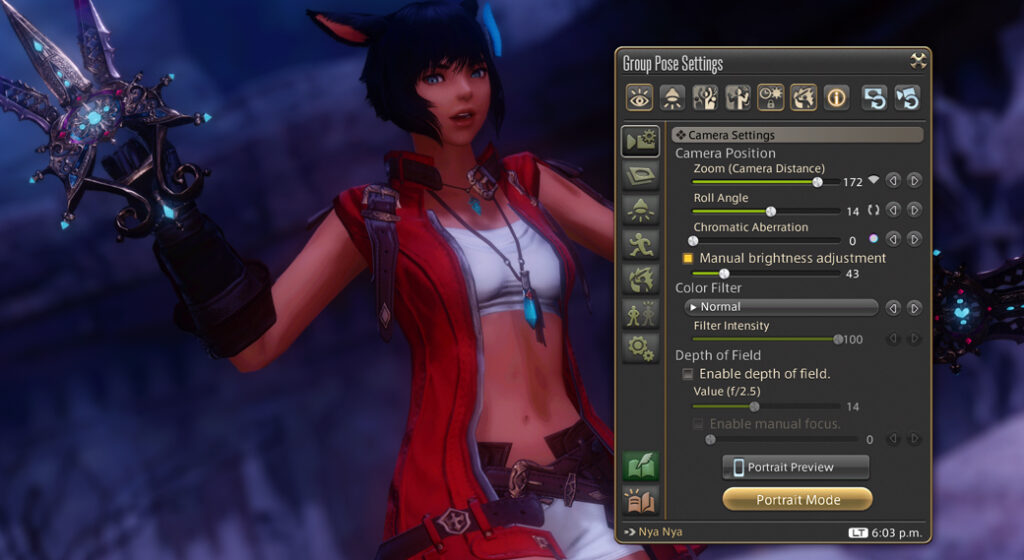Select the next Color Filter with right arrow
This screenshot has height=560, width=1024.
(914, 307)
